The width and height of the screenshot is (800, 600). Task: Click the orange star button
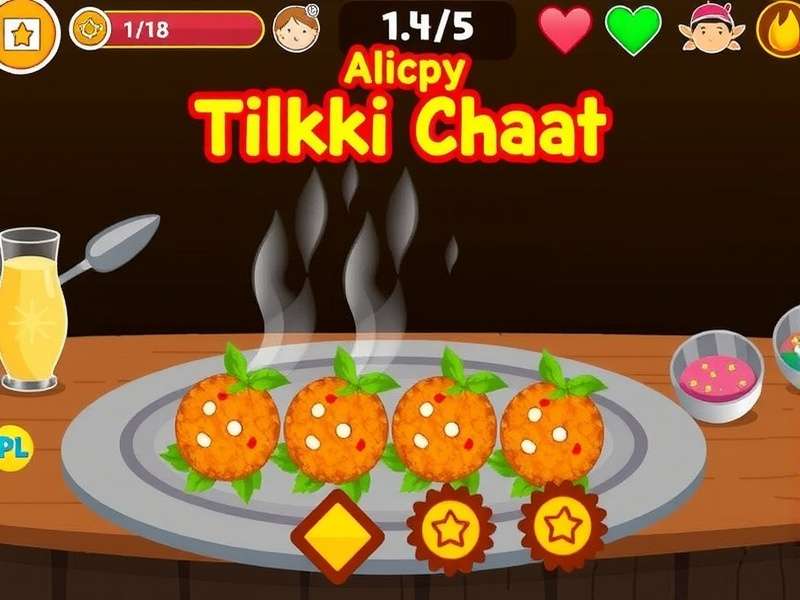(22, 33)
